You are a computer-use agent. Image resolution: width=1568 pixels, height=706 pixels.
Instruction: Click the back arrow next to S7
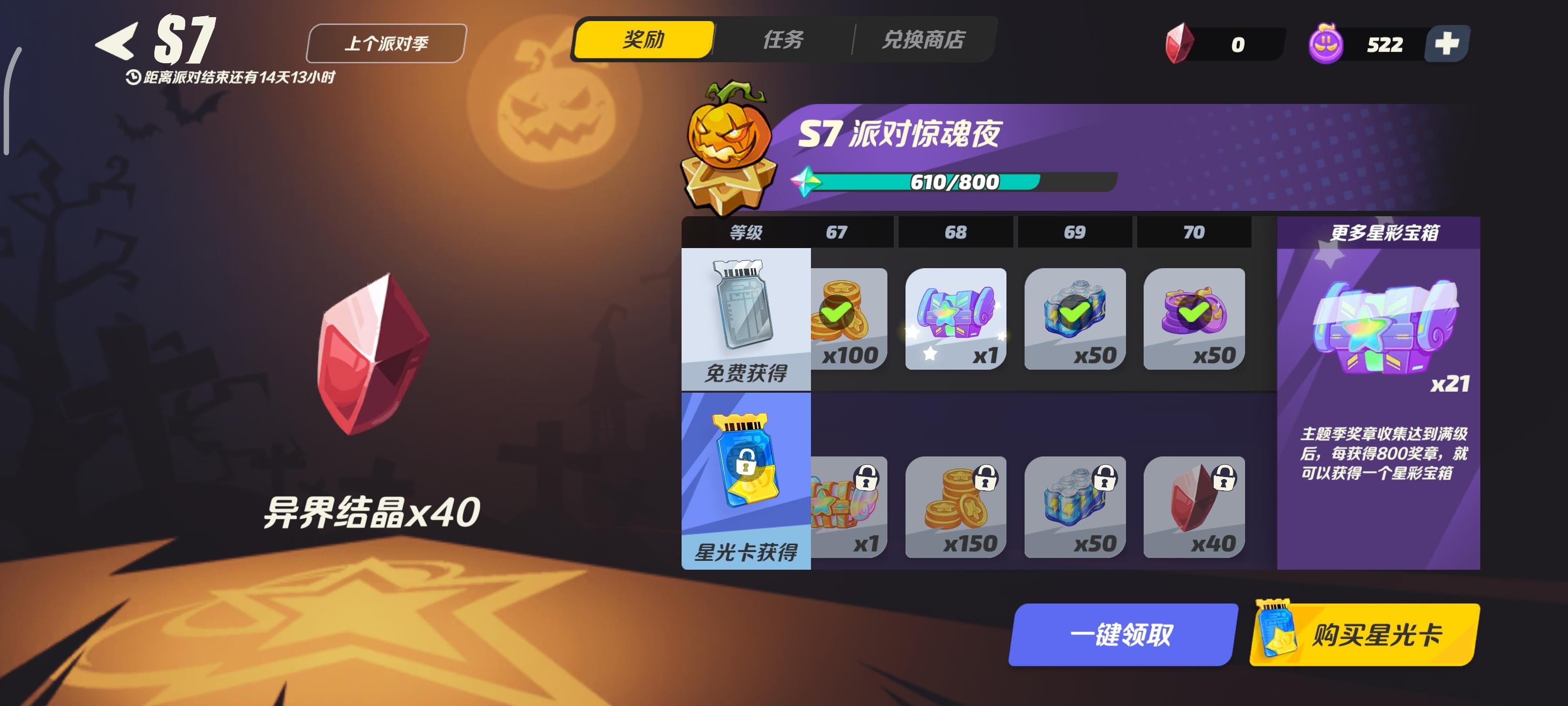(x=116, y=41)
